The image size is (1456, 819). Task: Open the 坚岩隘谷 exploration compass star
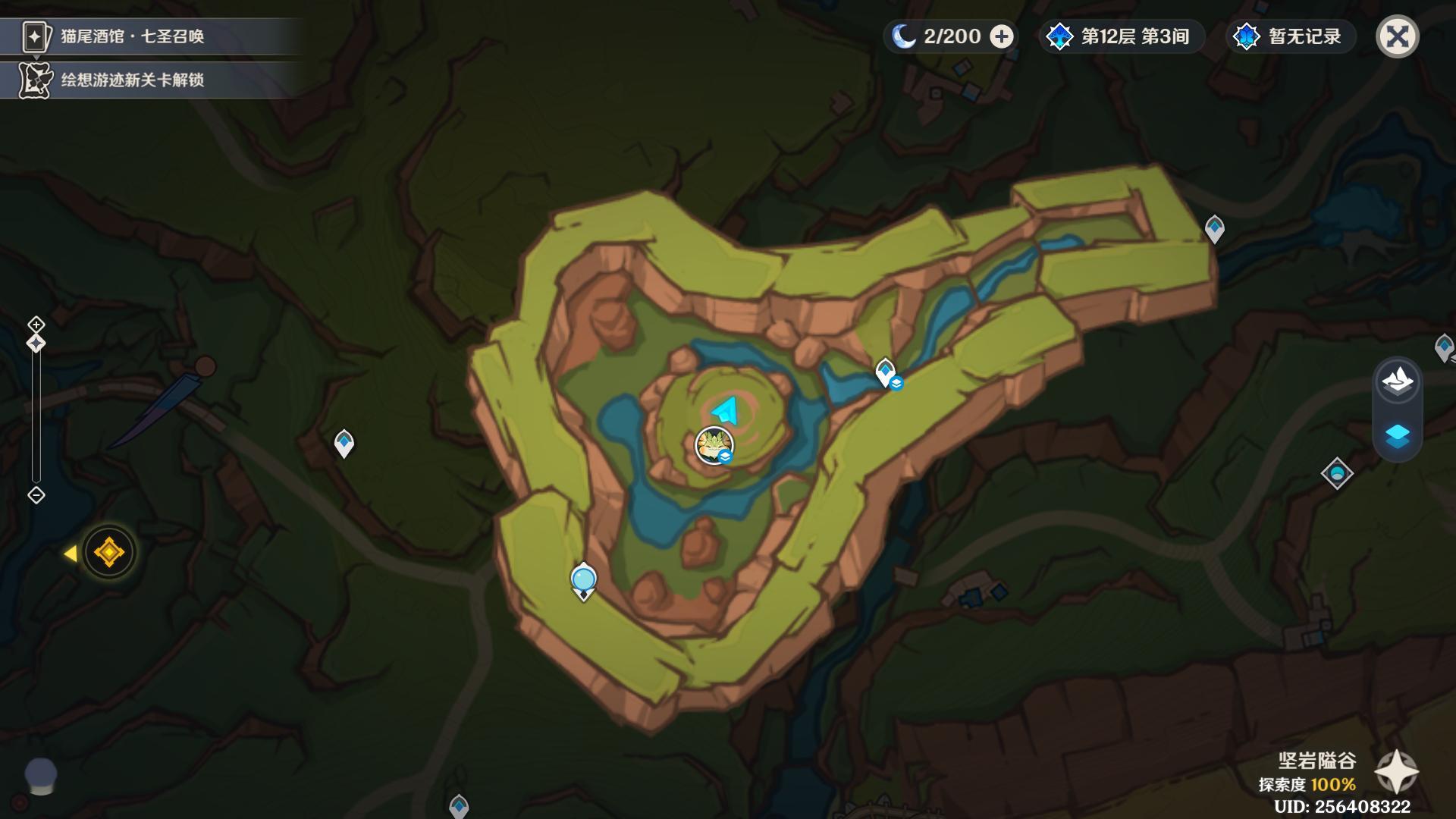(x=1396, y=772)
